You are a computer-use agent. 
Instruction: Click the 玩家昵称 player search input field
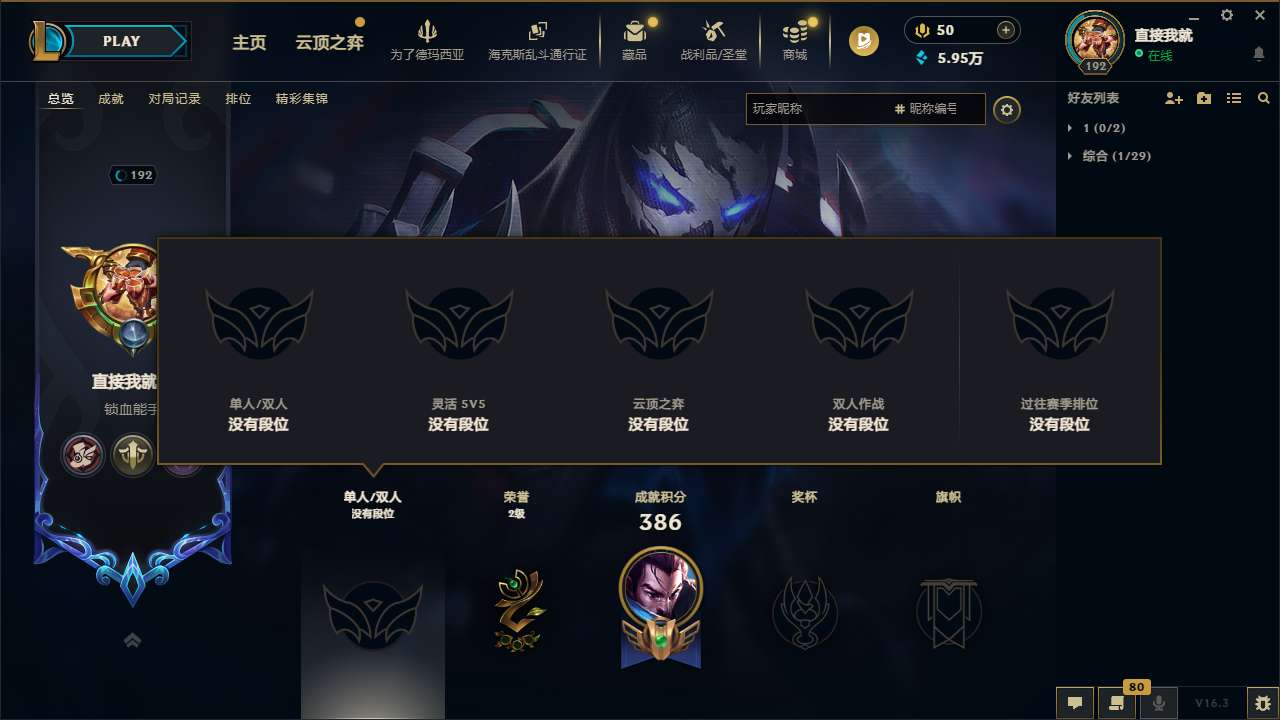click(820, 109)
